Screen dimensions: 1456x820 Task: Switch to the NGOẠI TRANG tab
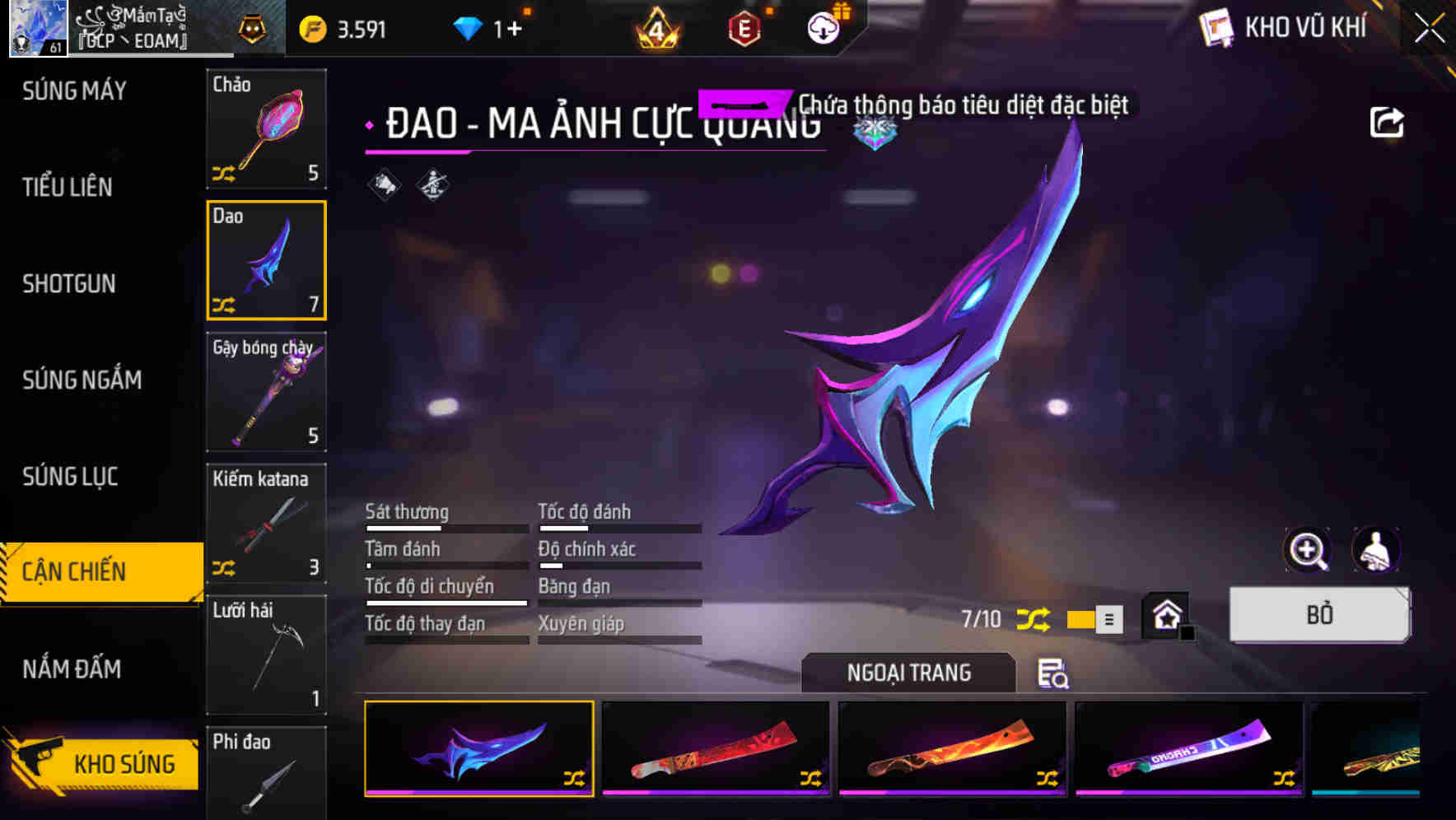click(x=908, y=673)
